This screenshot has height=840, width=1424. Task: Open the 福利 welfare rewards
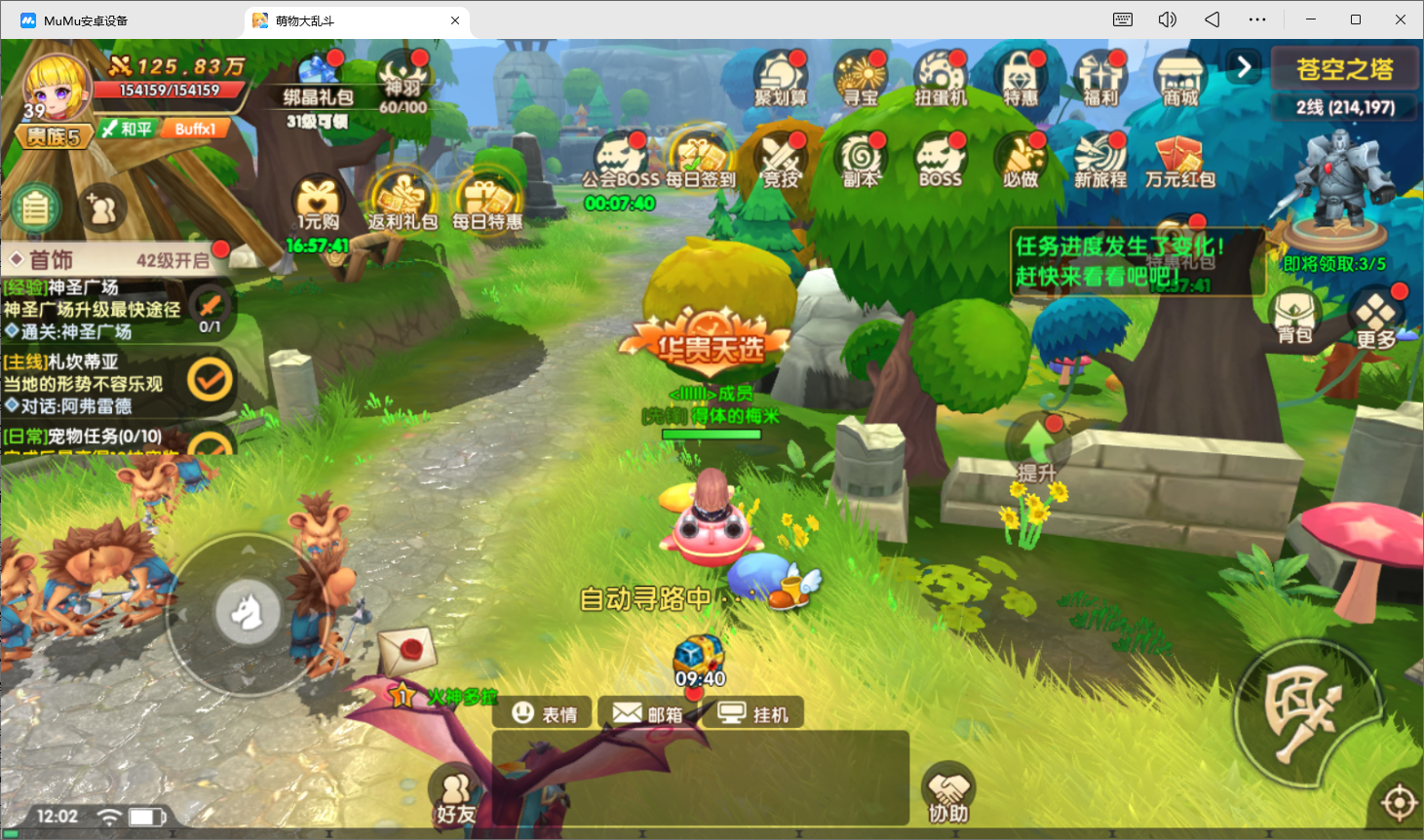click(x=1100, y=78)
